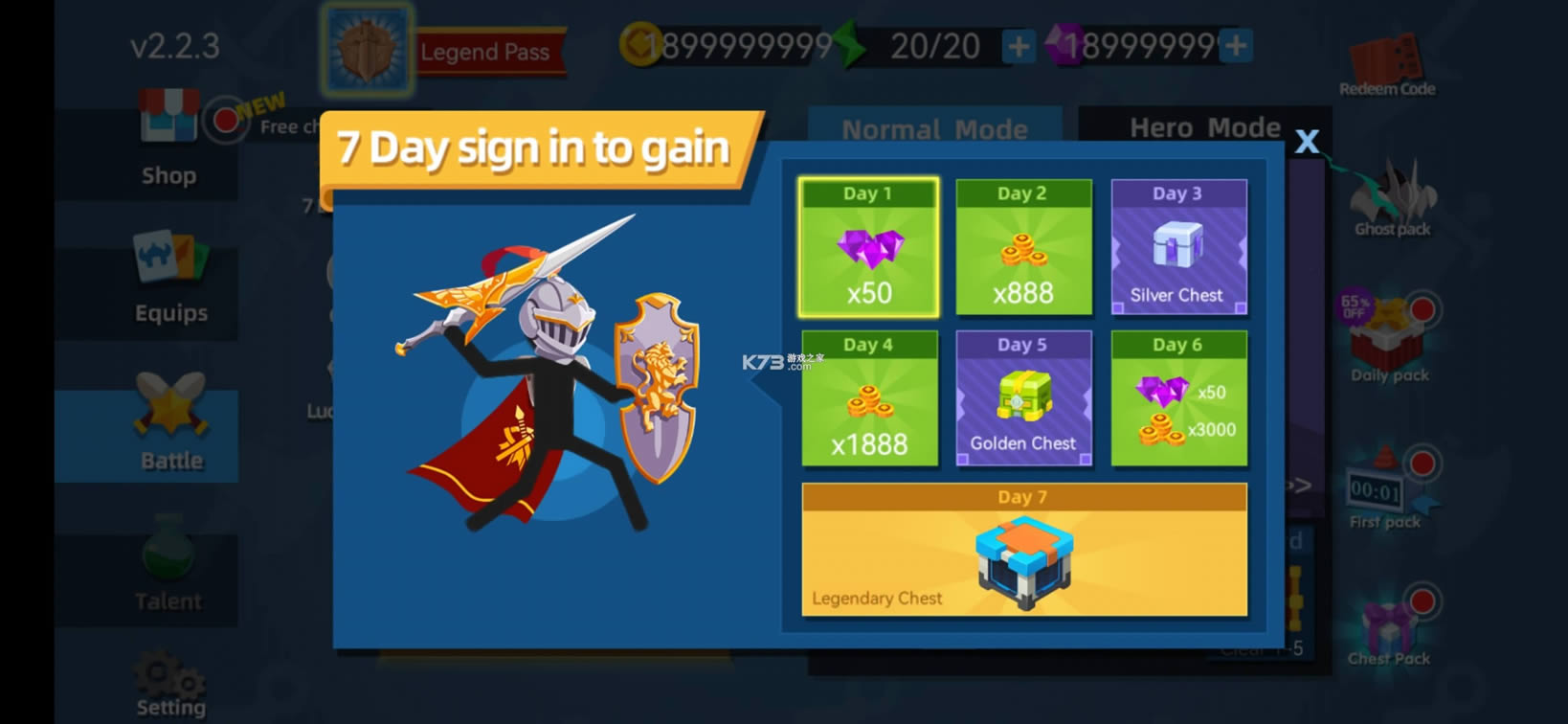Close the 7 Day sign in popup
Viewport: 1568px width, 724px height.
(1308, 141)
